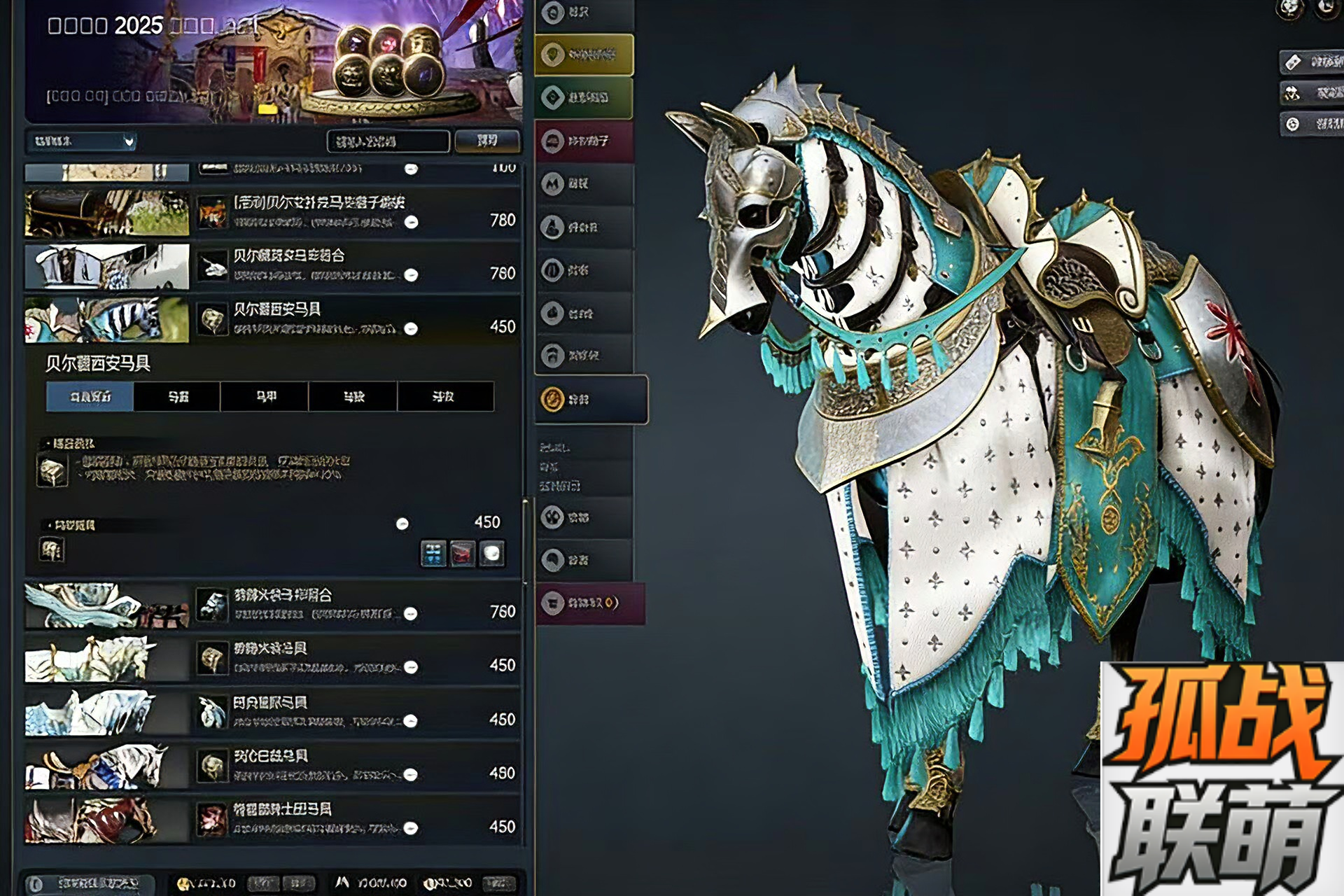Select the zebra-striped horse gear priced 450
1344x896 pixels.
click(273, 319)
